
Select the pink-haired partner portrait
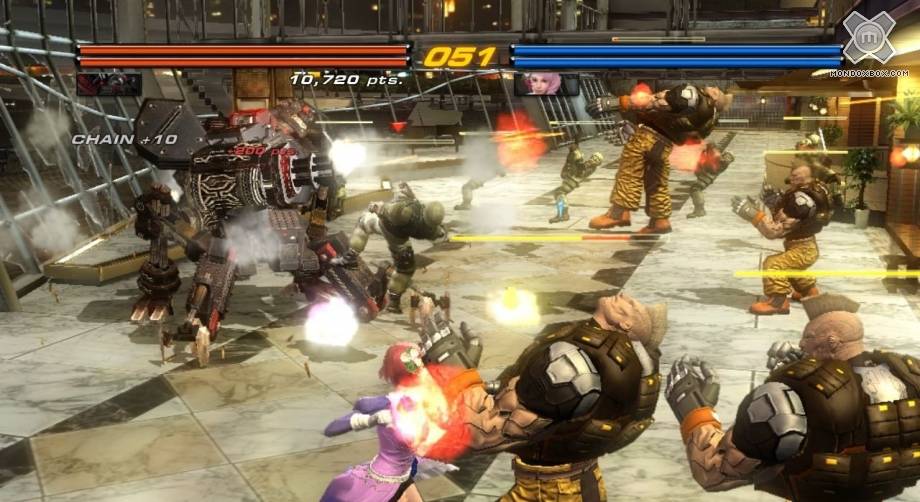pyautogui.click(x=546, y=85)
